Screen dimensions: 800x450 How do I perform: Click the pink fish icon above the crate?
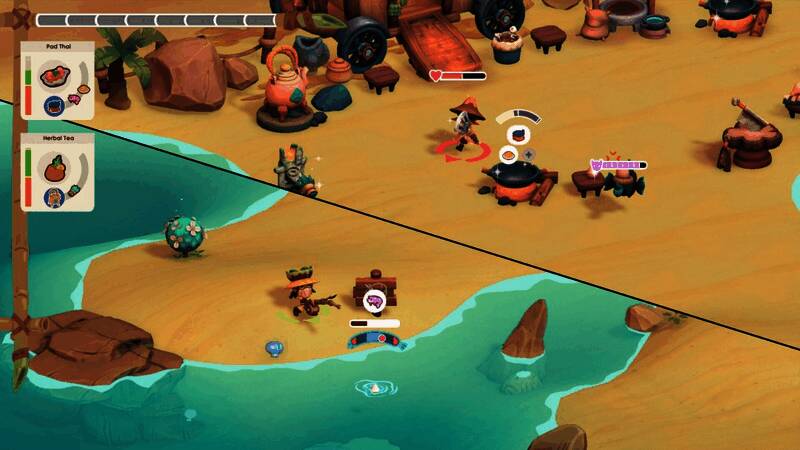coord(374,299)
